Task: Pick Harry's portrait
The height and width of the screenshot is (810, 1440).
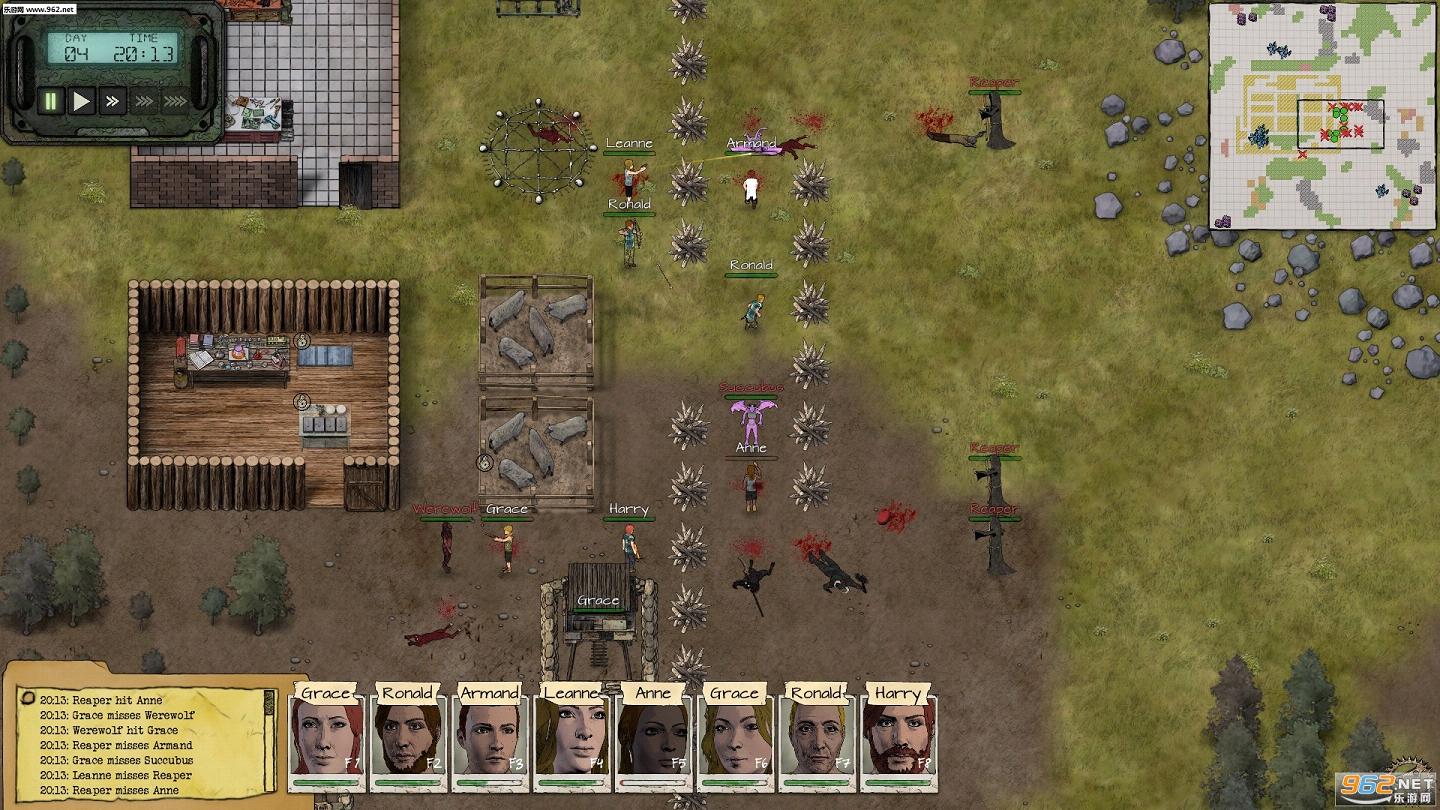Action: click(898, 741)
